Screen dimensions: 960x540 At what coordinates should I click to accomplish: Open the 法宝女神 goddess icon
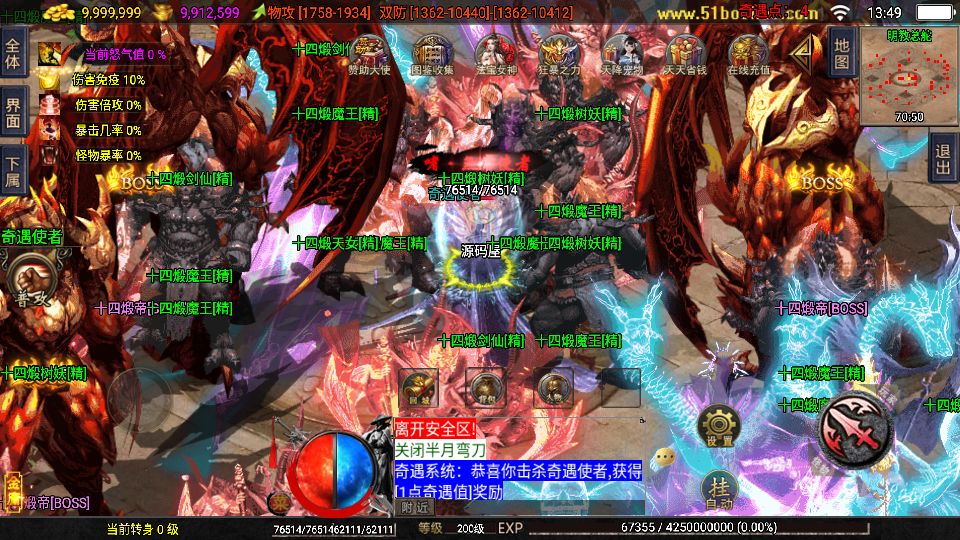coord(495,53)
